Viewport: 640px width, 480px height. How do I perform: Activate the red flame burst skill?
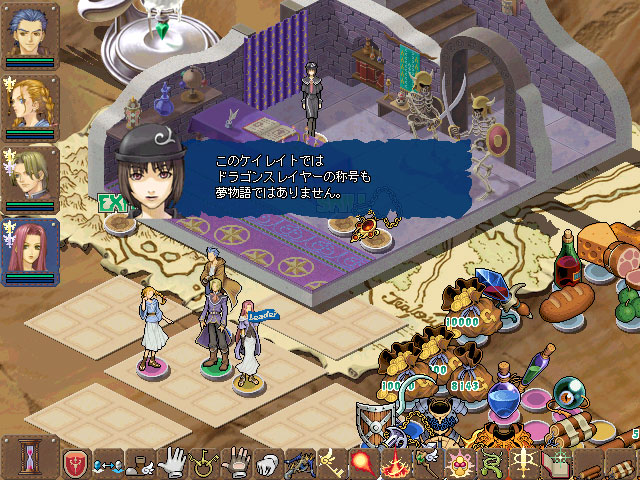(398, 464)
